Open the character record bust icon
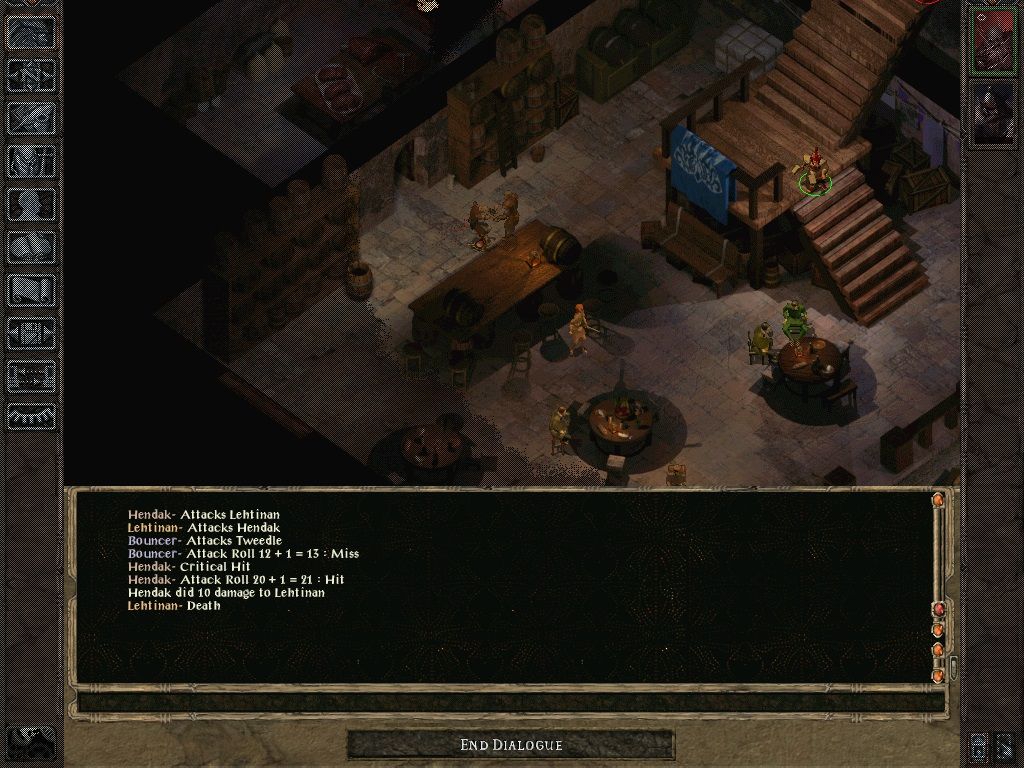This screenshot has height=768, width=1024. pos(31,204)
